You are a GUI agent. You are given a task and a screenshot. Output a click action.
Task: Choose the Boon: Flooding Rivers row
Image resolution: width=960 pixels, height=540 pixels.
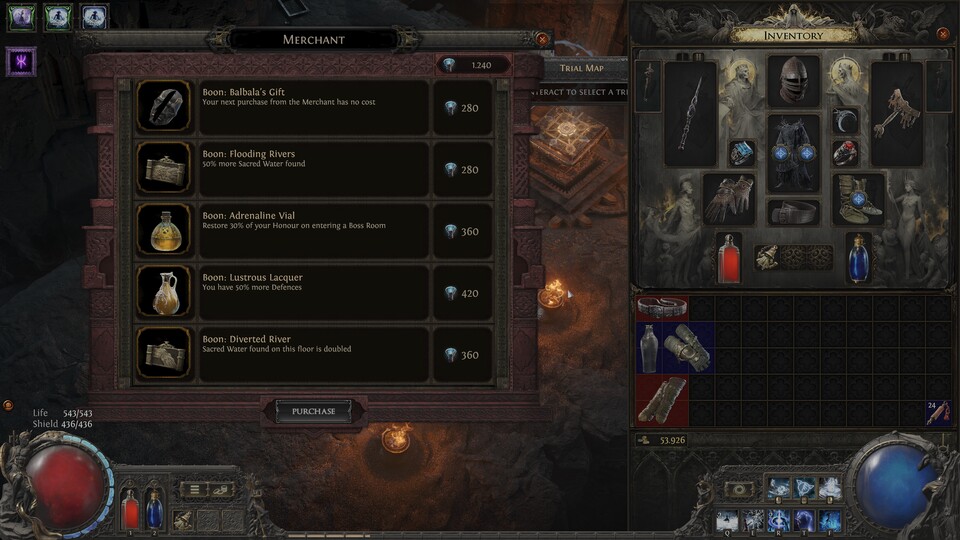314,169
